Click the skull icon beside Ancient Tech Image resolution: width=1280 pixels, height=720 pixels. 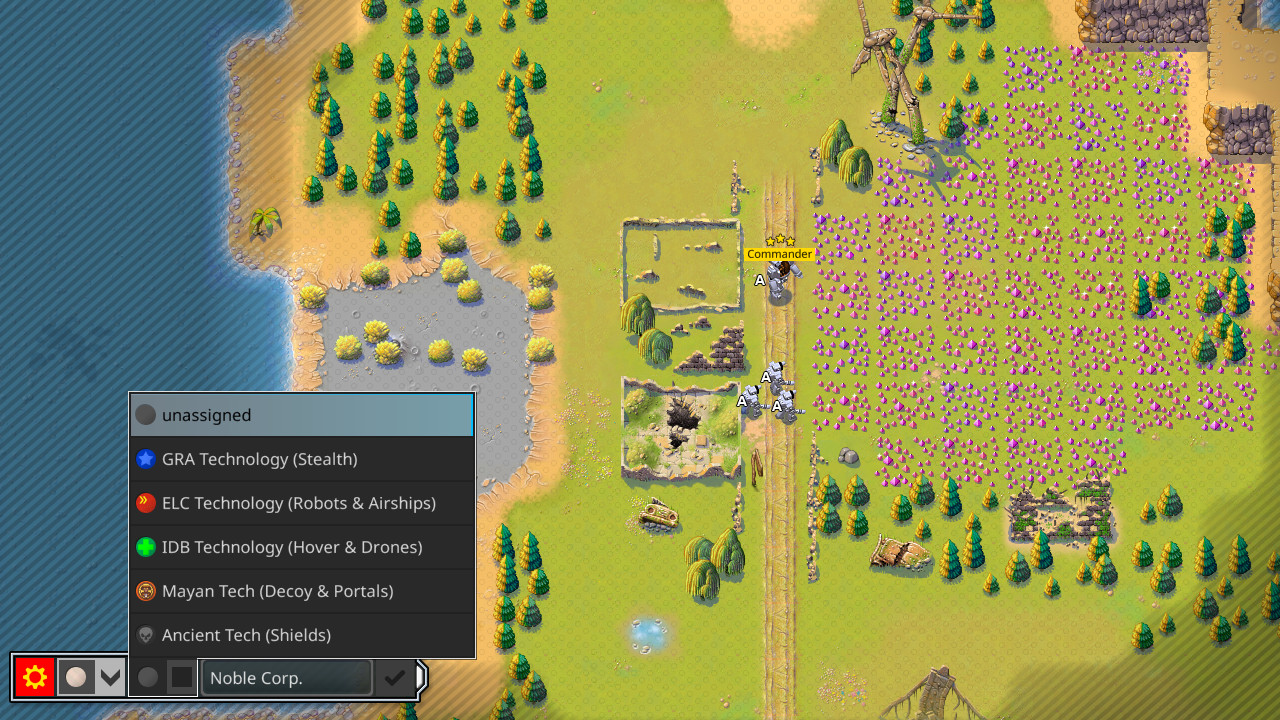tap(145, 635)
